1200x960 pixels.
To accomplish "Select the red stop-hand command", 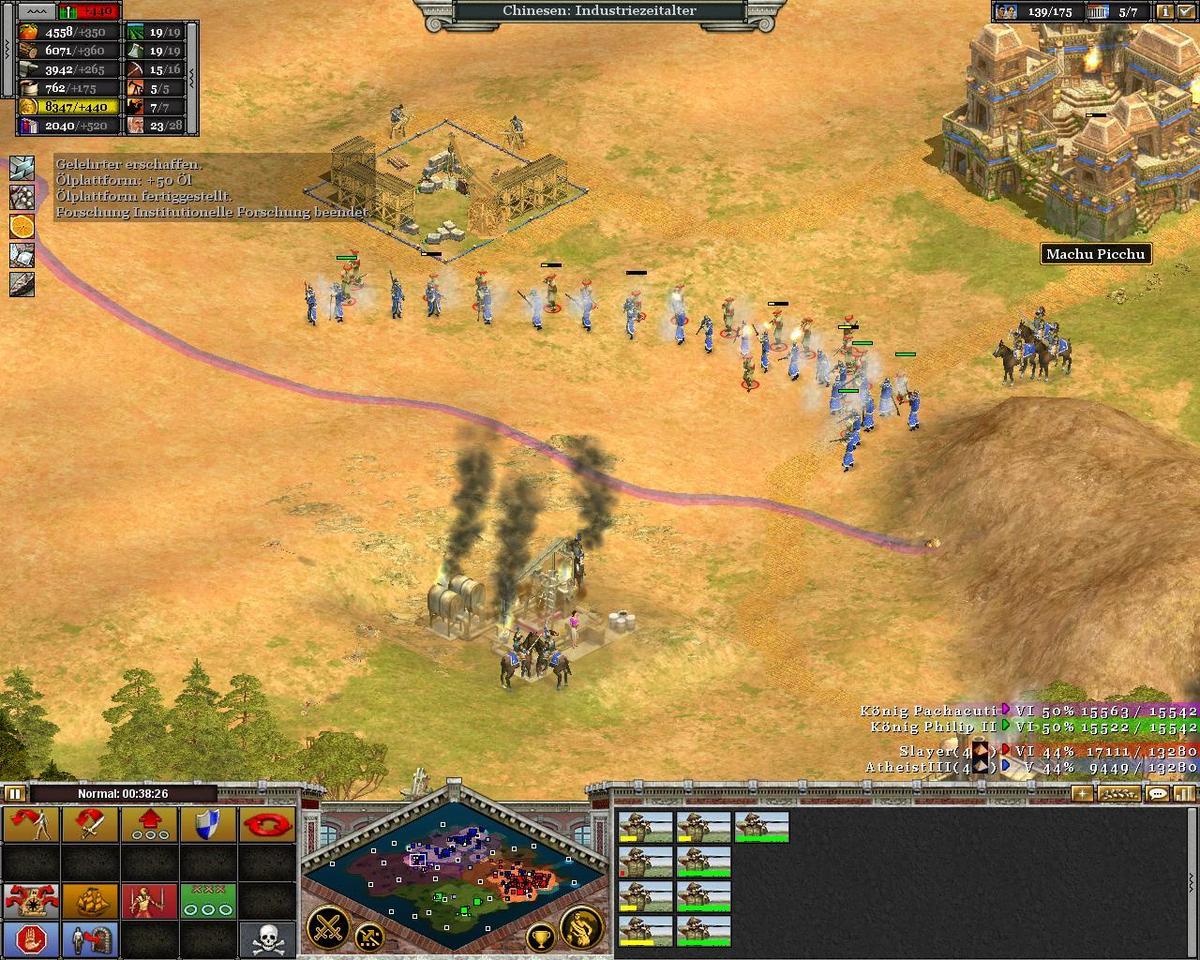I will (x=31, y=939).
